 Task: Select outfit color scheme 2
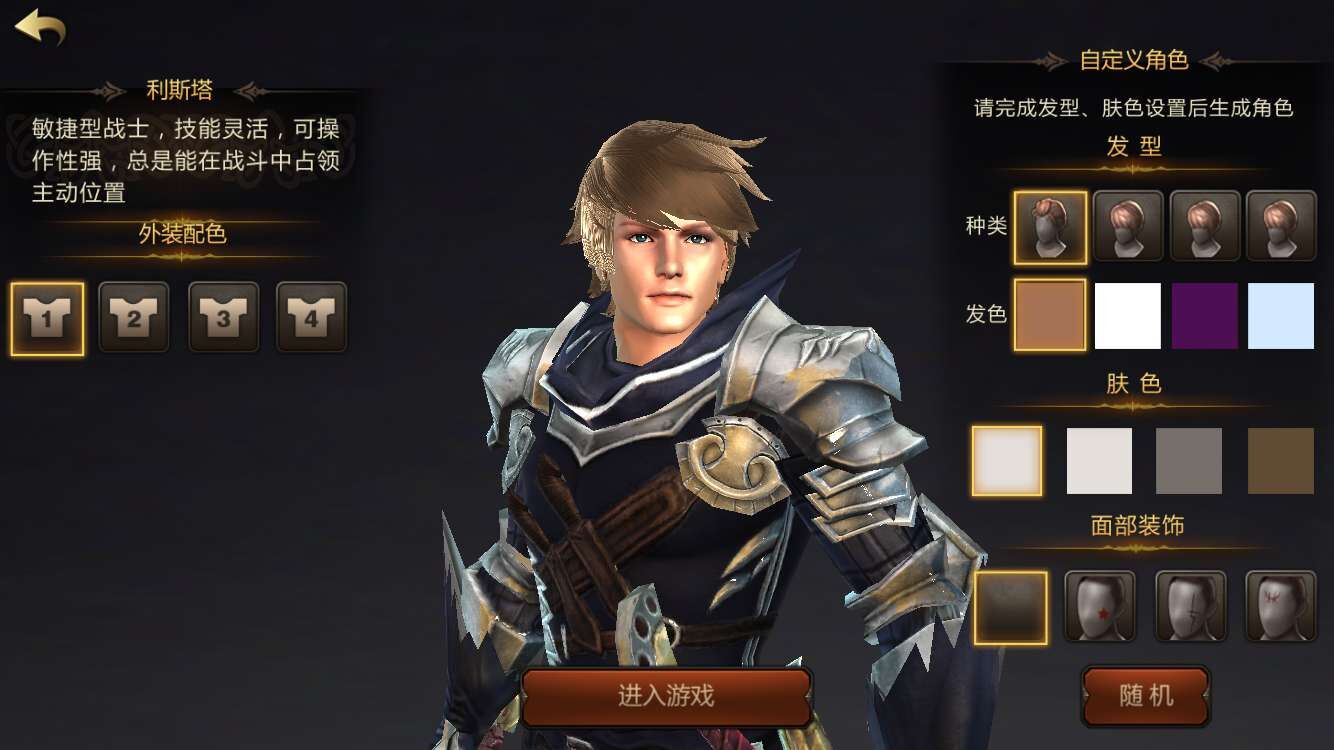coord(135,317)
